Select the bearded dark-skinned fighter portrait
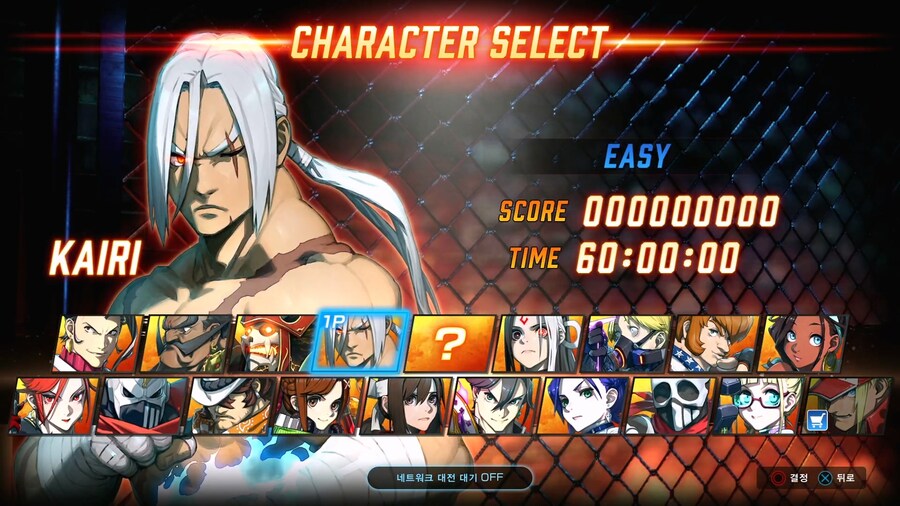The image size is (900, 506). [187, 344]
